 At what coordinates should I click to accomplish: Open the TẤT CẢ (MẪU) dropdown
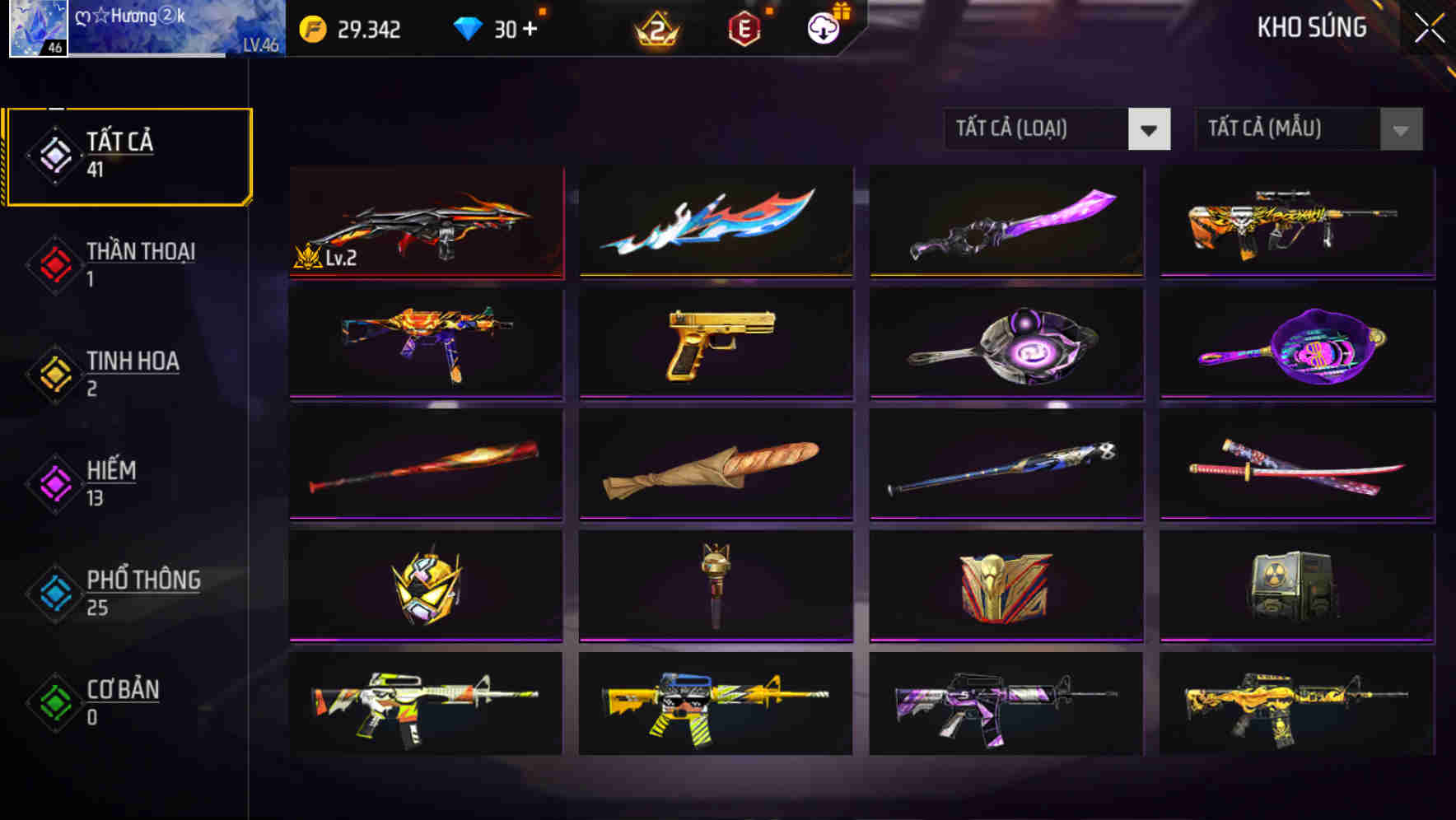(x=1308, y=129)
